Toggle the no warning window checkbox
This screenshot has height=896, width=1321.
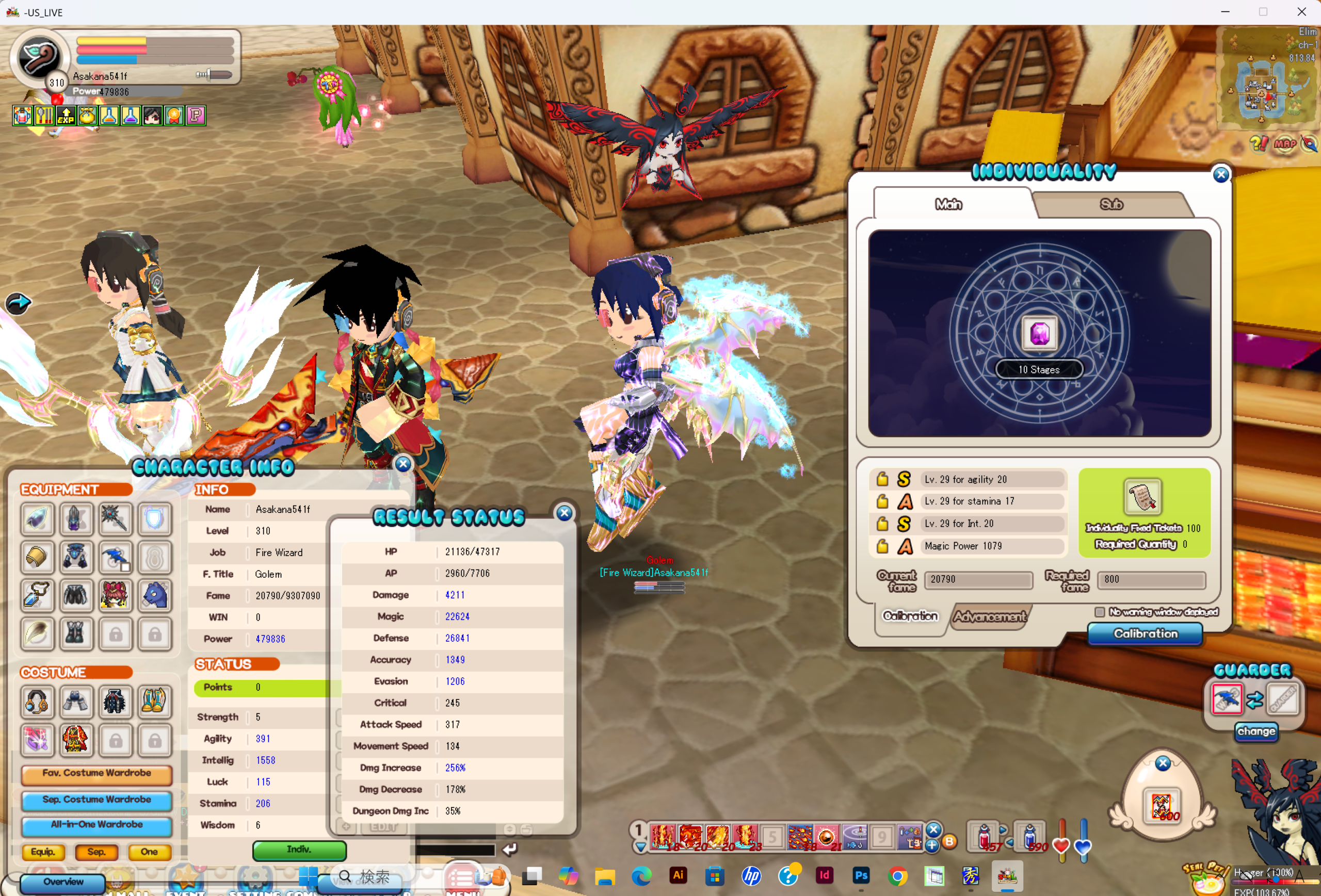pyautogui.click(x=1099, y=612)
